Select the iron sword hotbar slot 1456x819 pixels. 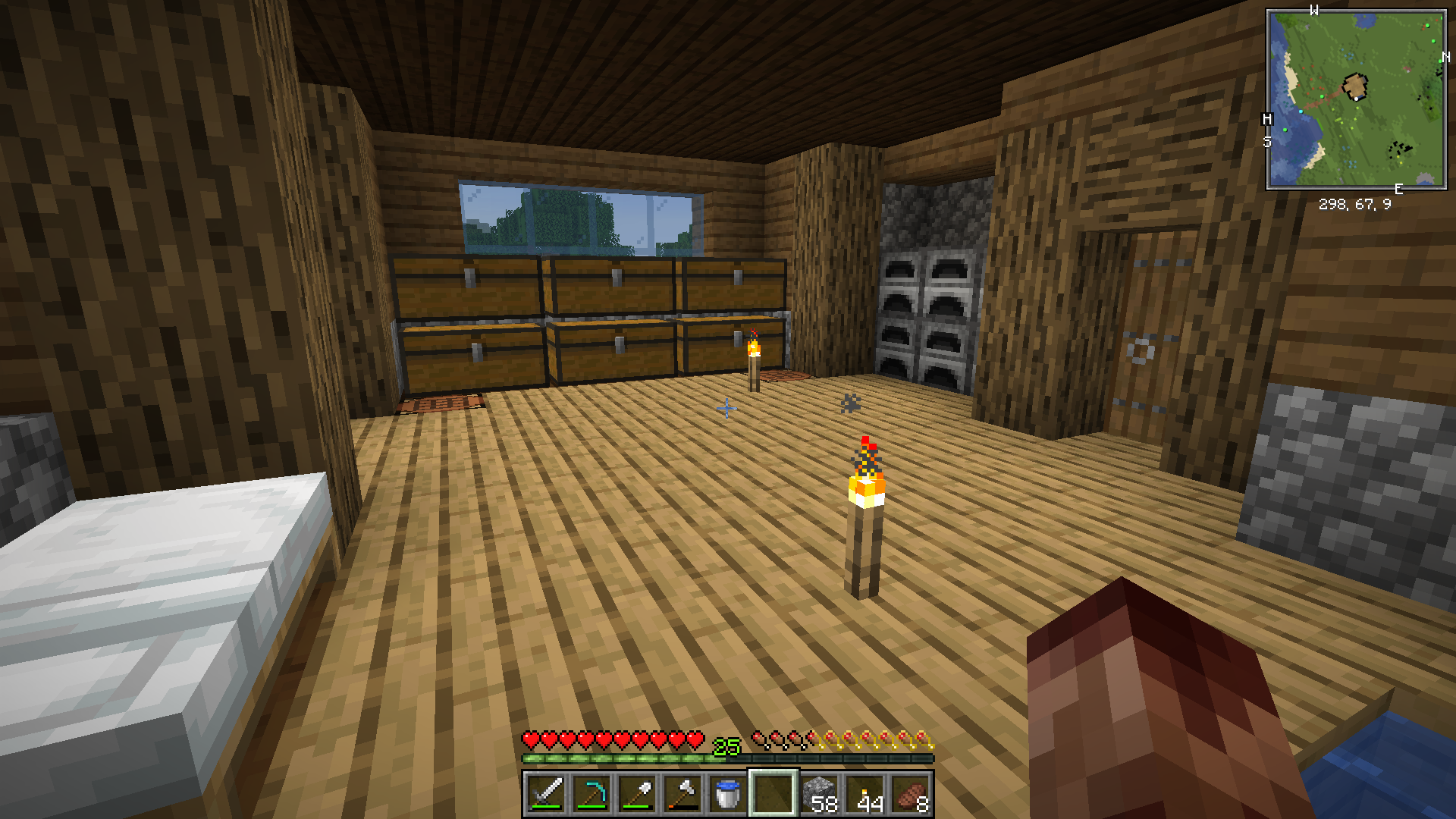[x=546, y=793]
